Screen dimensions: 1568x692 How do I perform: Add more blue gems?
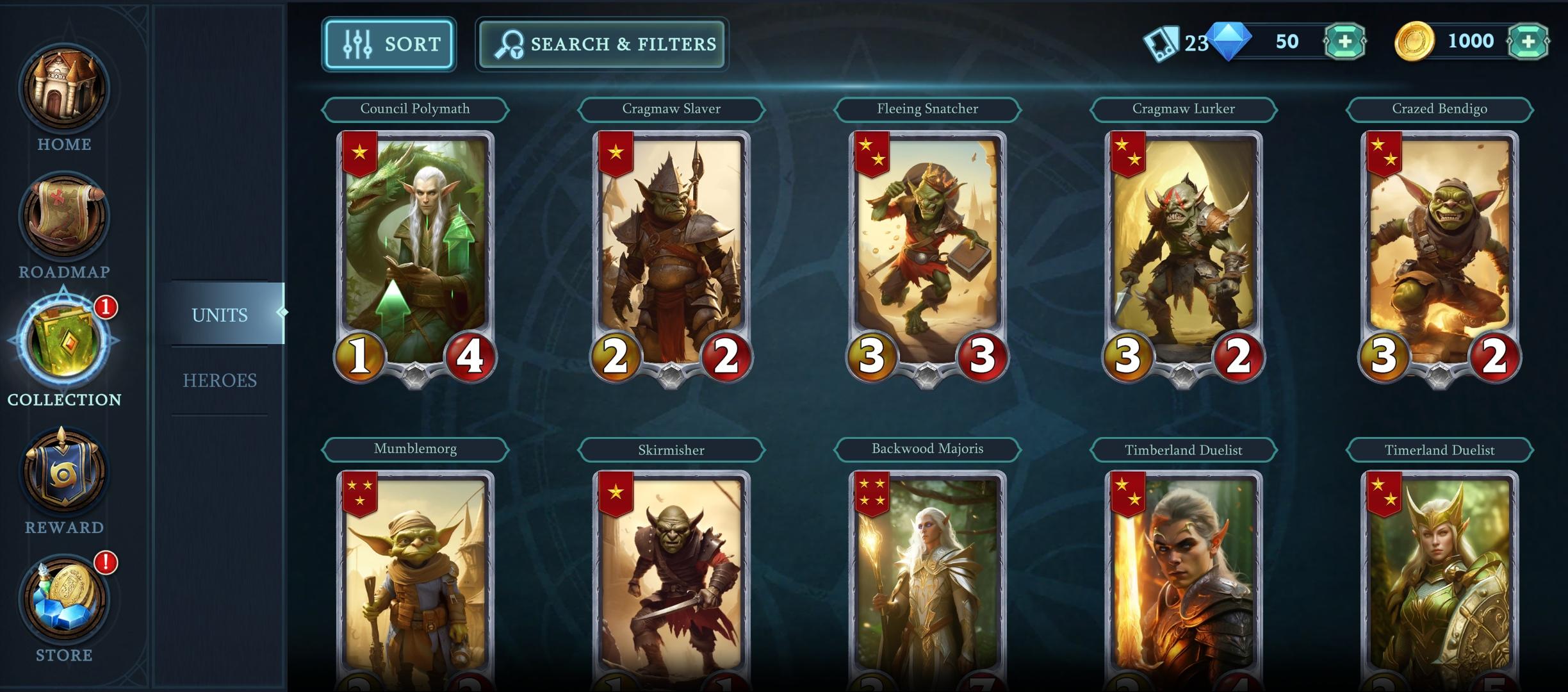(1344, 42)
